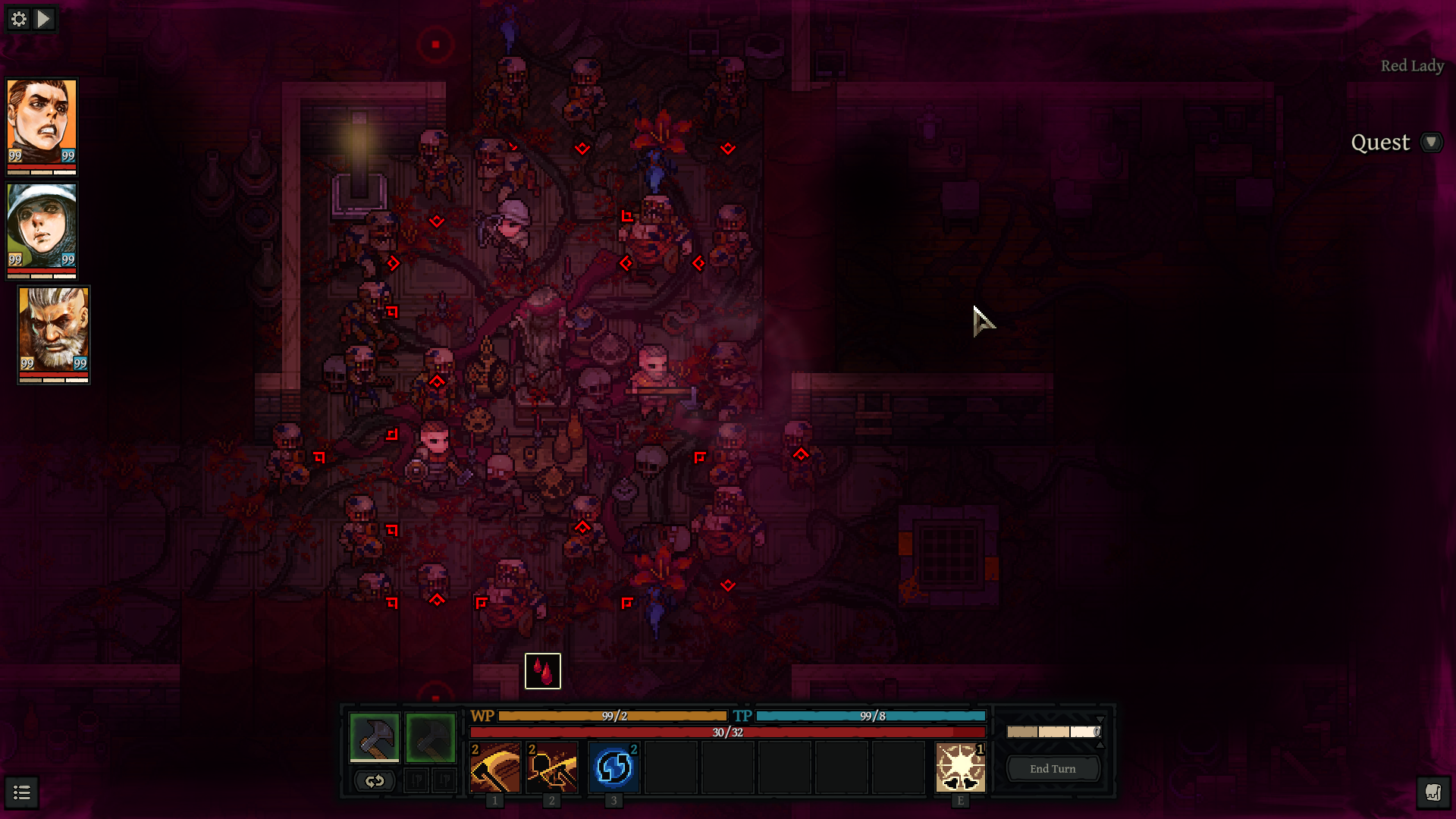
Task: Open the journal scroll icon
Action: [1432, 793]
